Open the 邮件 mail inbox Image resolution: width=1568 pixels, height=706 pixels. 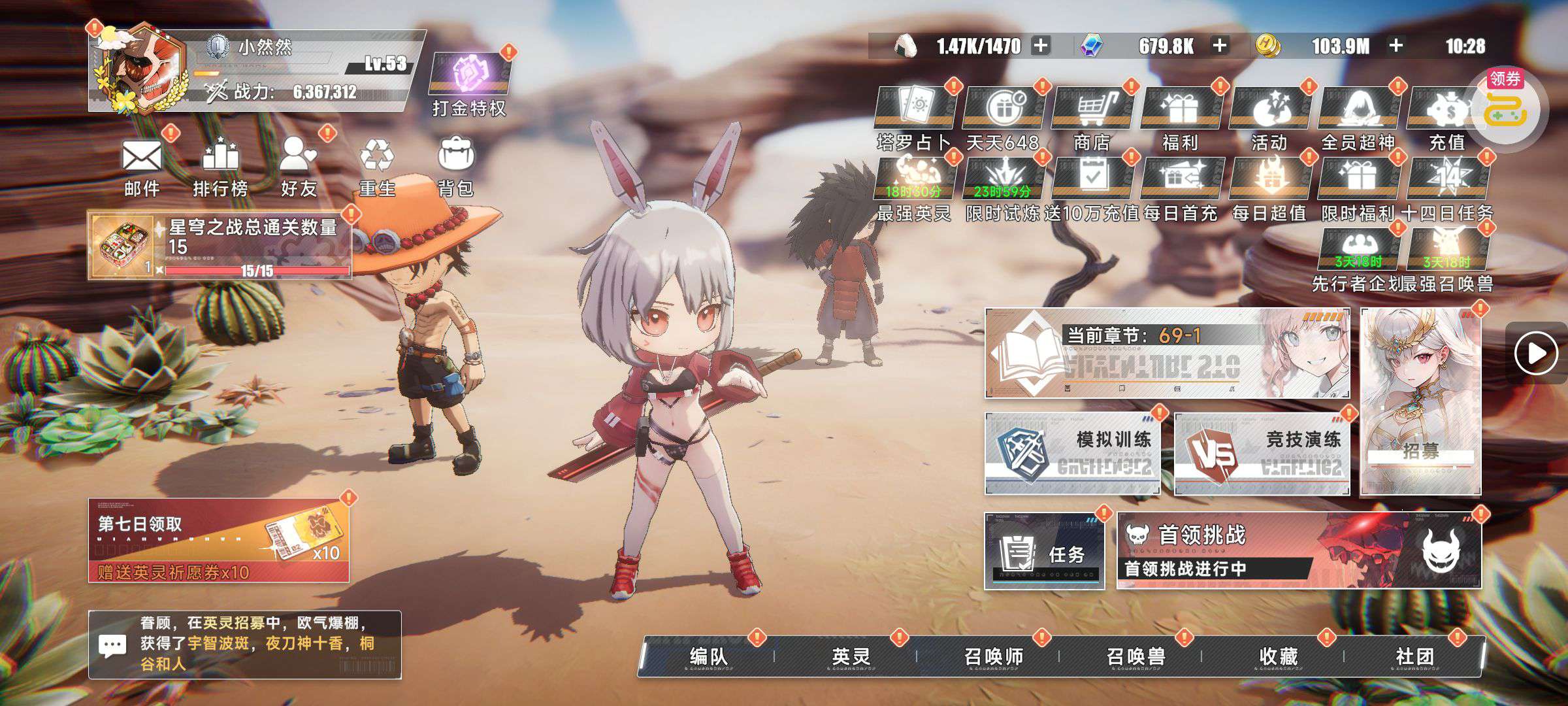142,165
